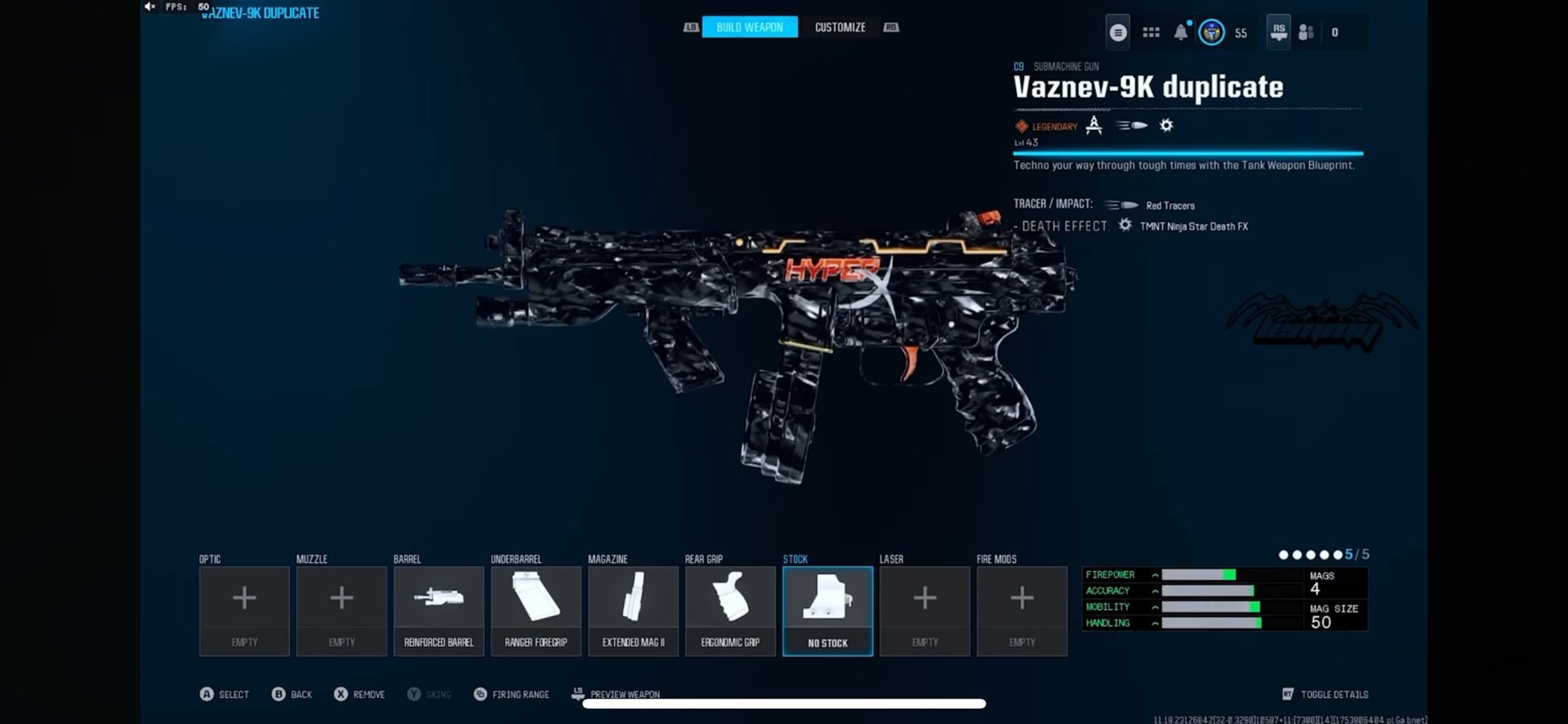The image size is (1568, 724).
Task: Remove the selected attachment
Action: [x=359, y=694]
